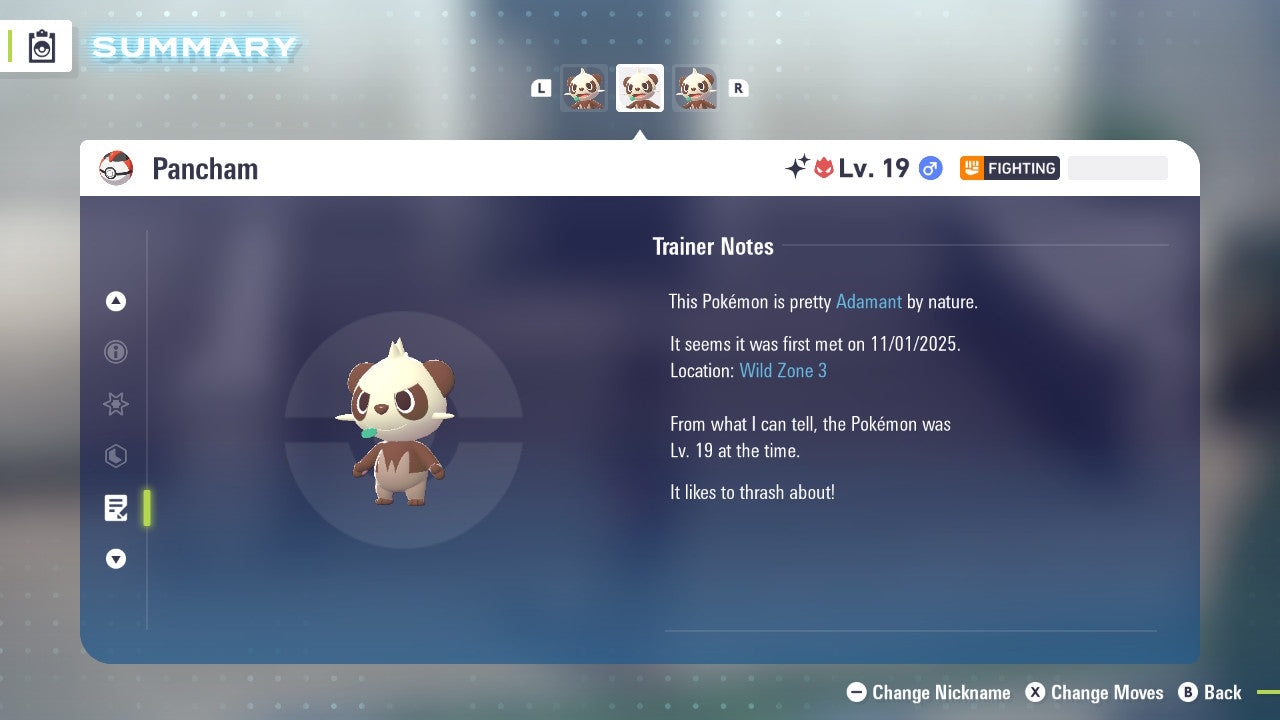
Task: Toggle the FIGHTING type badge
Action: [x=1009, y=168]
